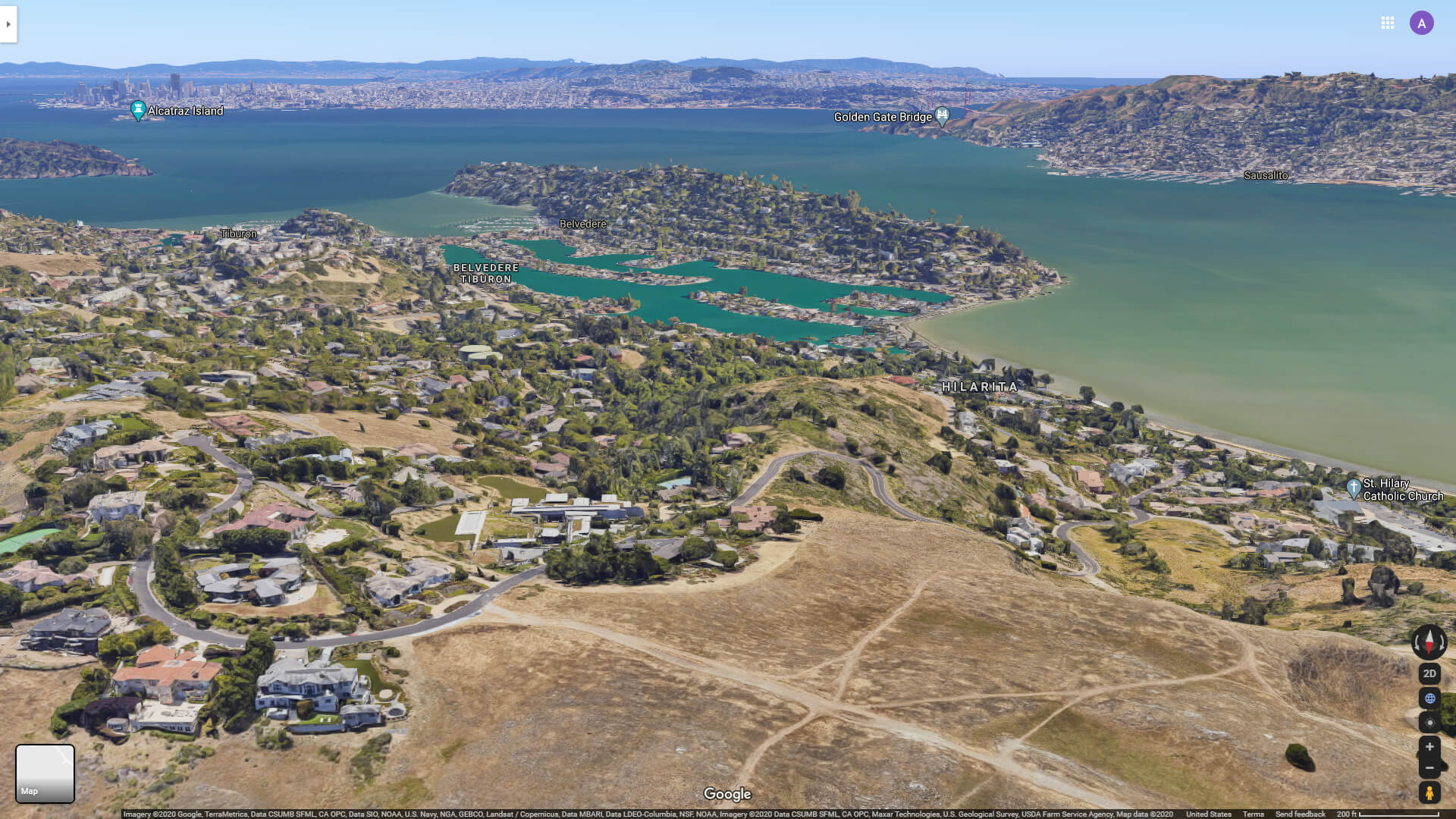Viewport: 1456px width, 819px height.
Task: Click the Sausalito place label
Action: click(x=1266, y=174)
